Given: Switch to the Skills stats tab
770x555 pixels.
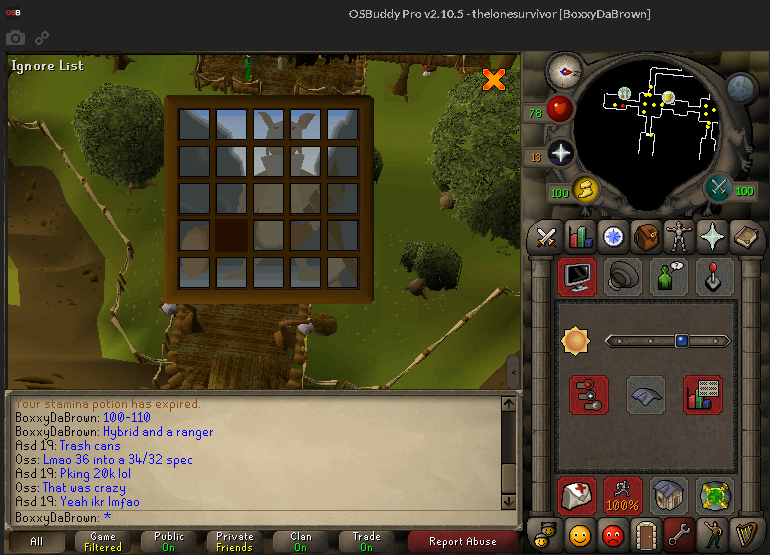Looking at the screenshot, I should pos(580,237).
